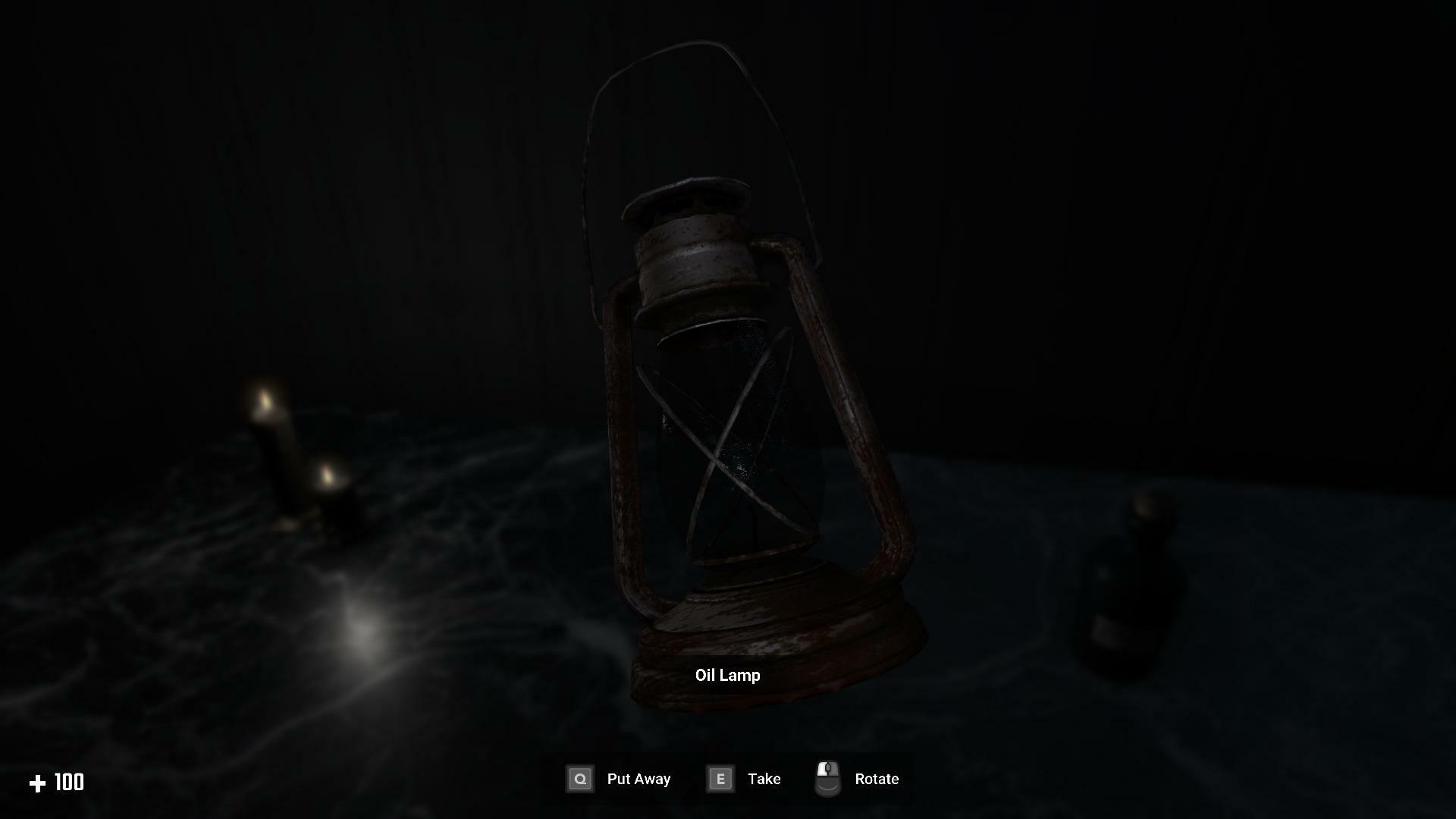Select the Take menu entry
The image size is (1456, 819).
(764, 779)
